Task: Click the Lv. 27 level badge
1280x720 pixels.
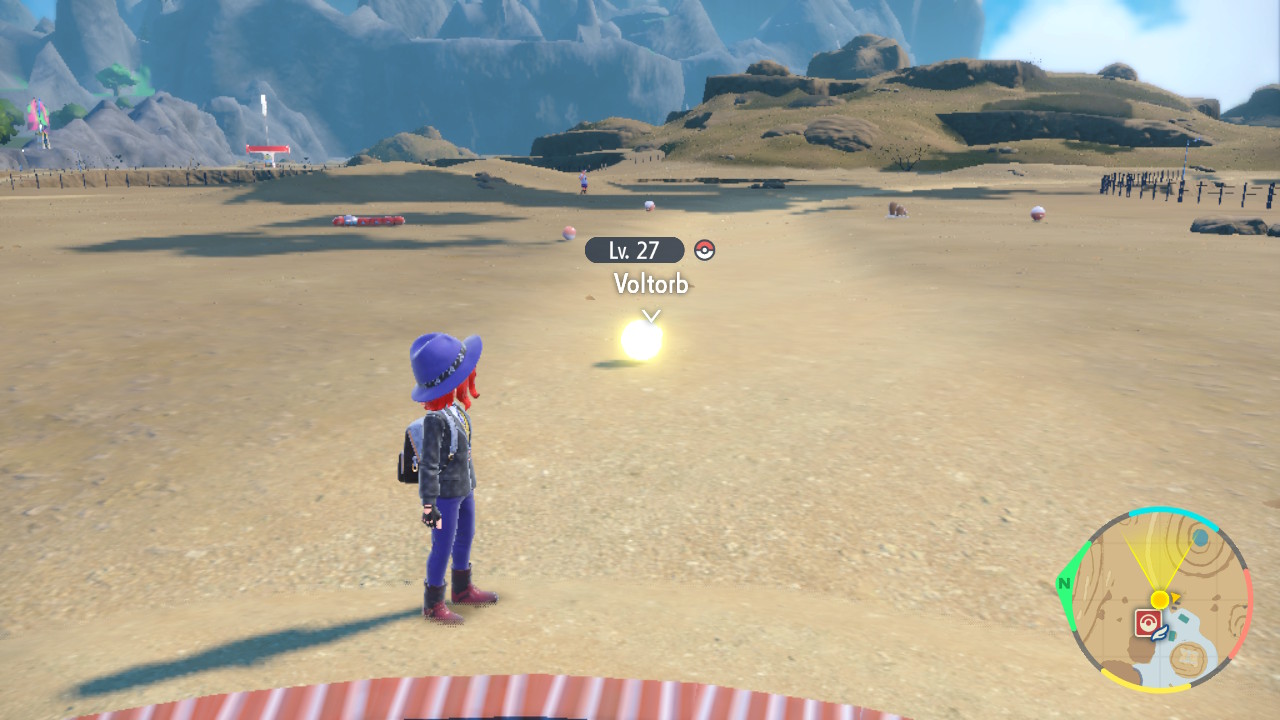Action: (x=635, y=250)
